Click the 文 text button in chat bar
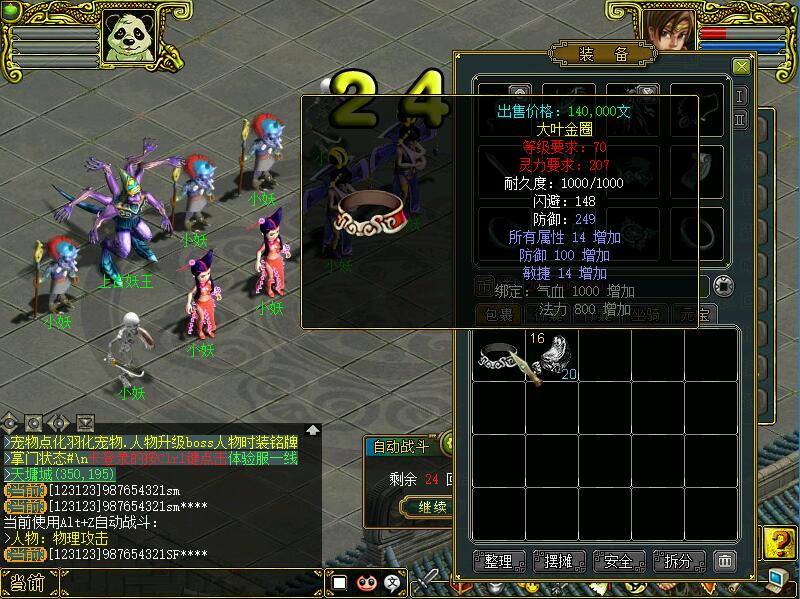 click(393, 583)
